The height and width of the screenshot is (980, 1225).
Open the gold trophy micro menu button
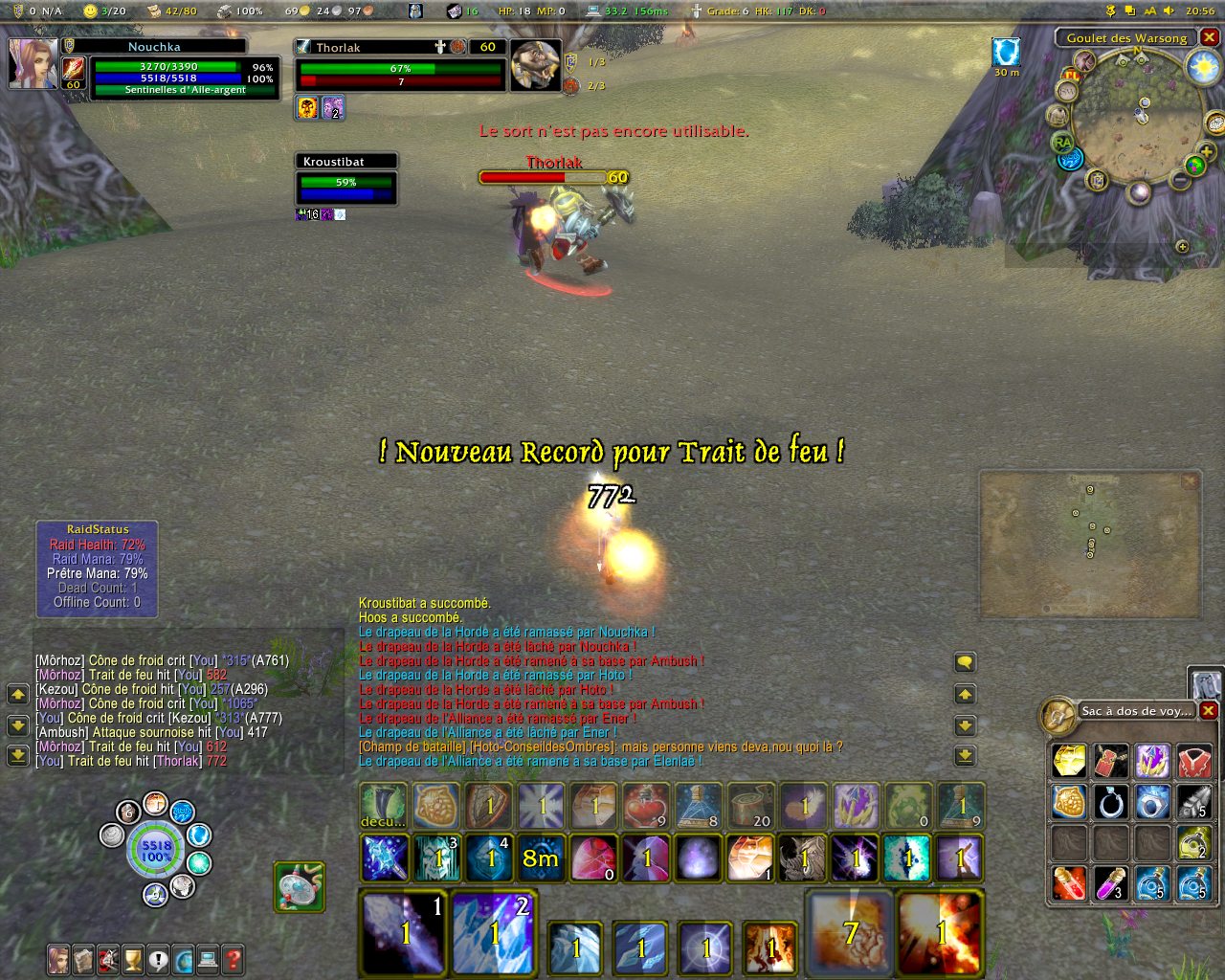click(133, 958)
